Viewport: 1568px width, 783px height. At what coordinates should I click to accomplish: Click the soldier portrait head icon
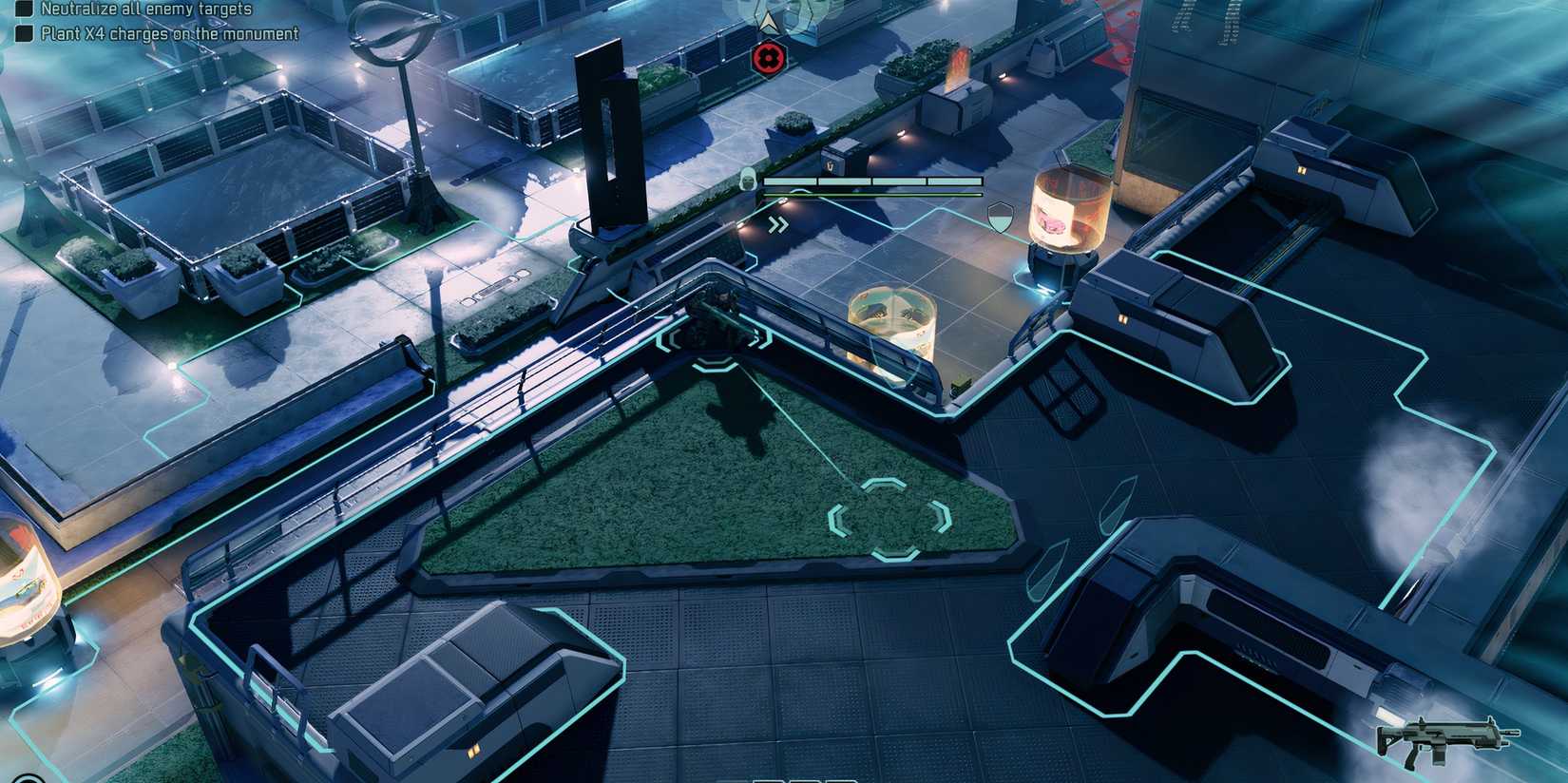(x=750, y=178)
